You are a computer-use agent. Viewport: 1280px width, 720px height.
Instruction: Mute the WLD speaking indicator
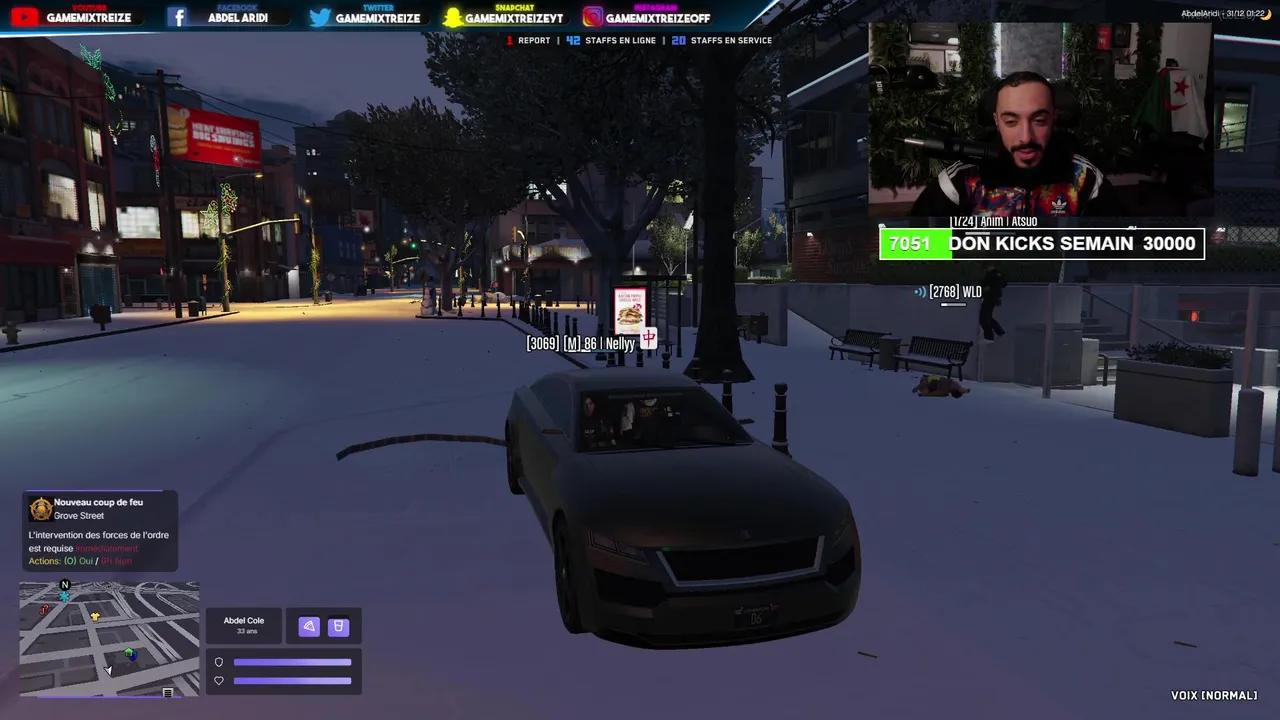point(919,292)
